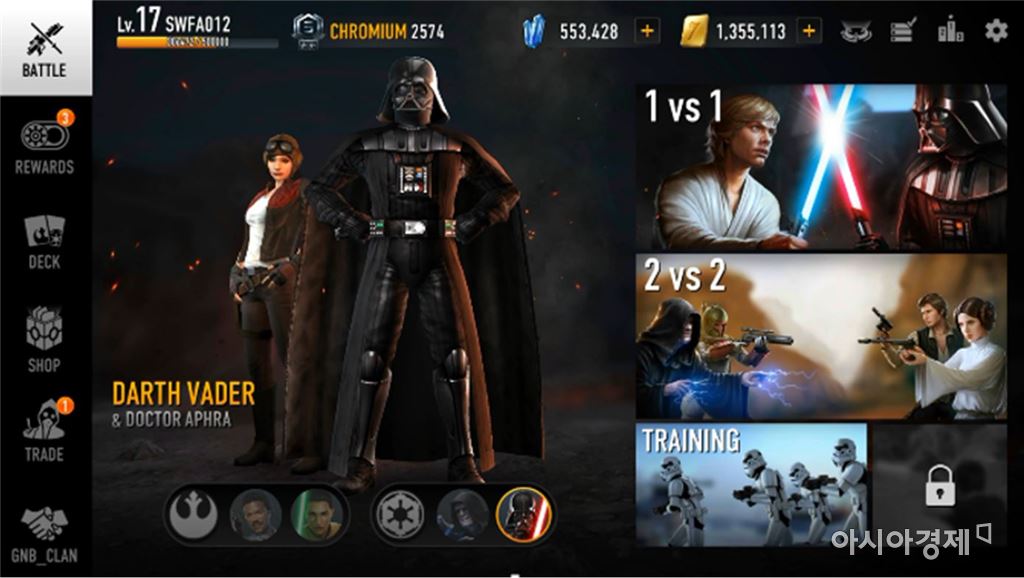Image resolution: width=1024 pixels, height=578 pixels.
Task: Select the Rebel Alliance faction emblem
Action: [x=194, y=515]
